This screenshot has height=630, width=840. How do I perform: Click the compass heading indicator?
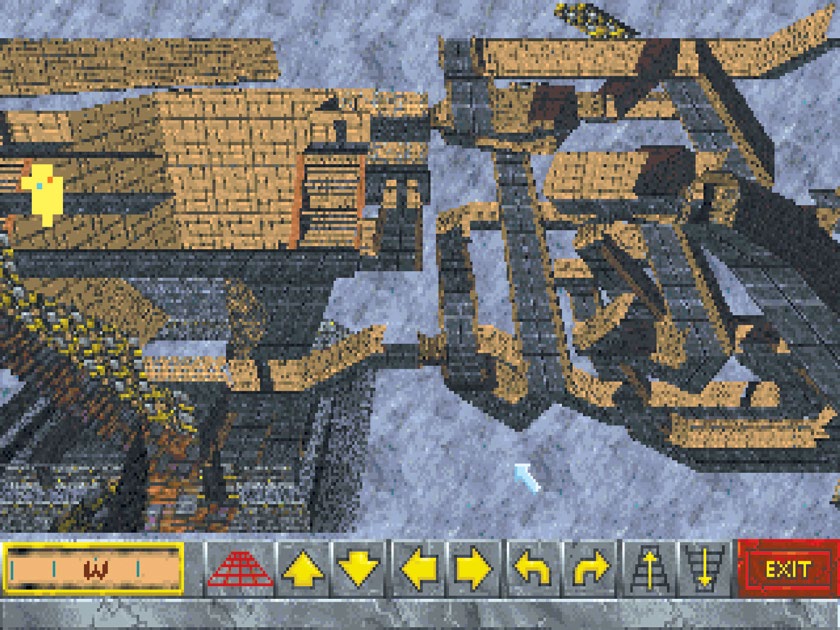tap(94, 569)
